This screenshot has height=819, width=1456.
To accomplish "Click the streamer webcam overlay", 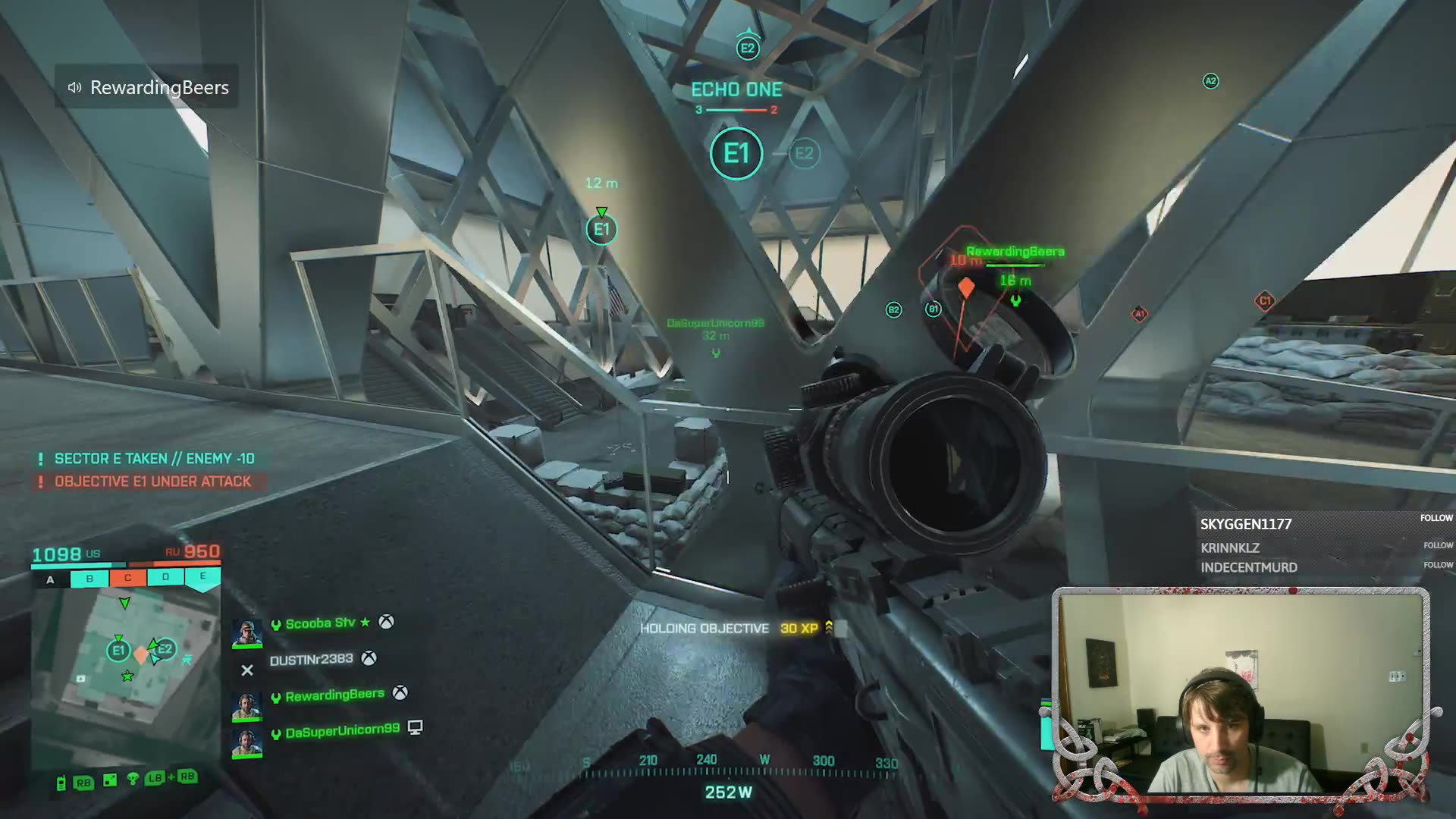I will [x=1241, y=694].
